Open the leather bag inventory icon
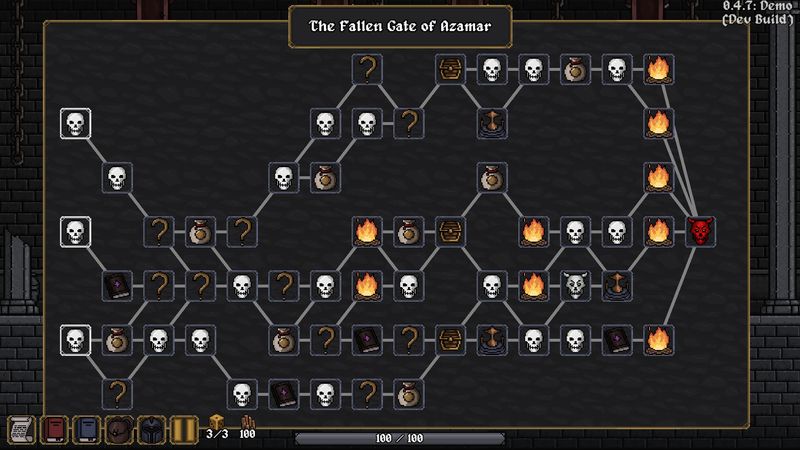Image resolution: width=800 pixels, height=450 pixels. point(120,430)
